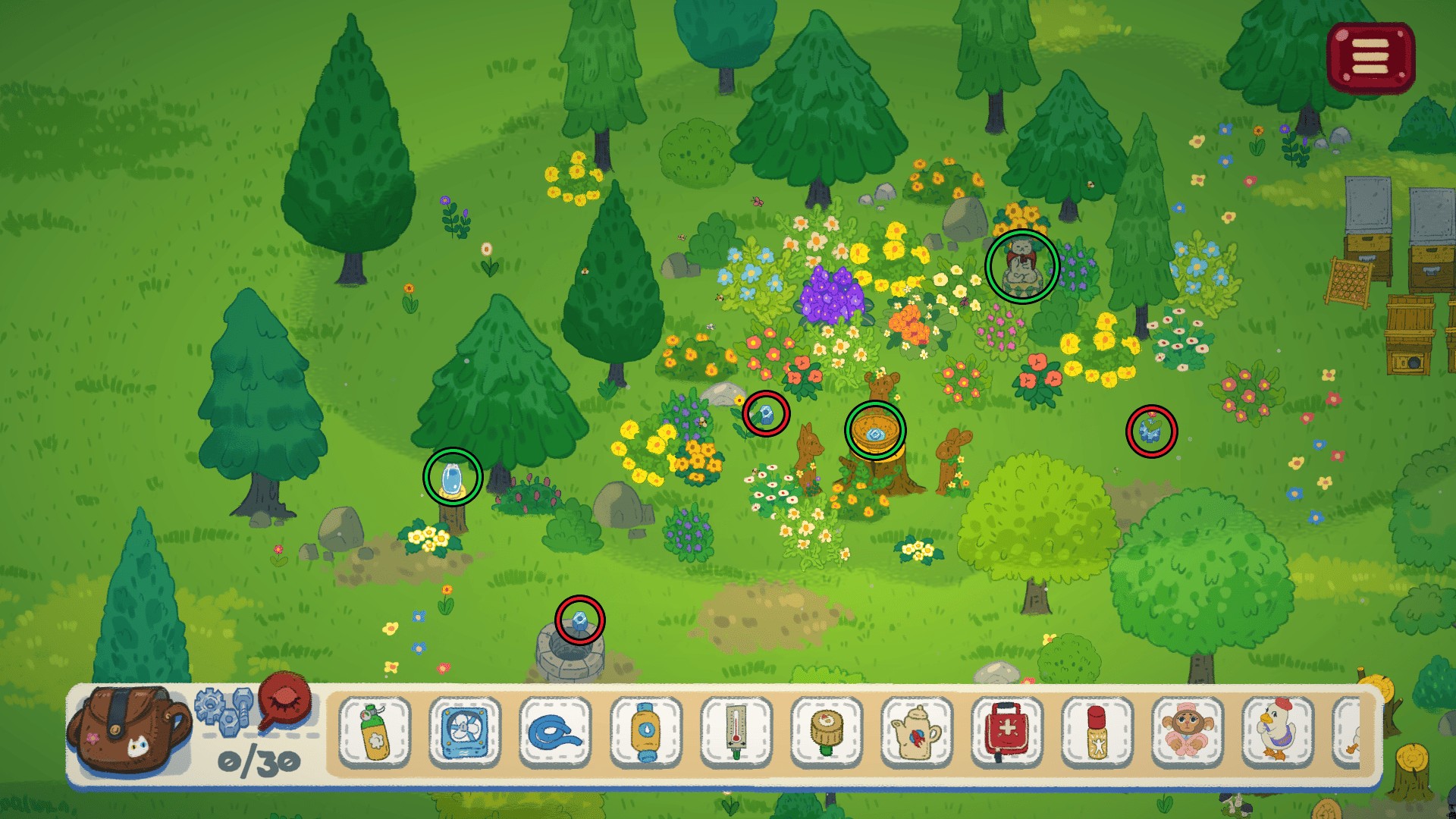The image size is (1456, 819).
Task: Select the beige teapot slot
Action: pos(917,733)
